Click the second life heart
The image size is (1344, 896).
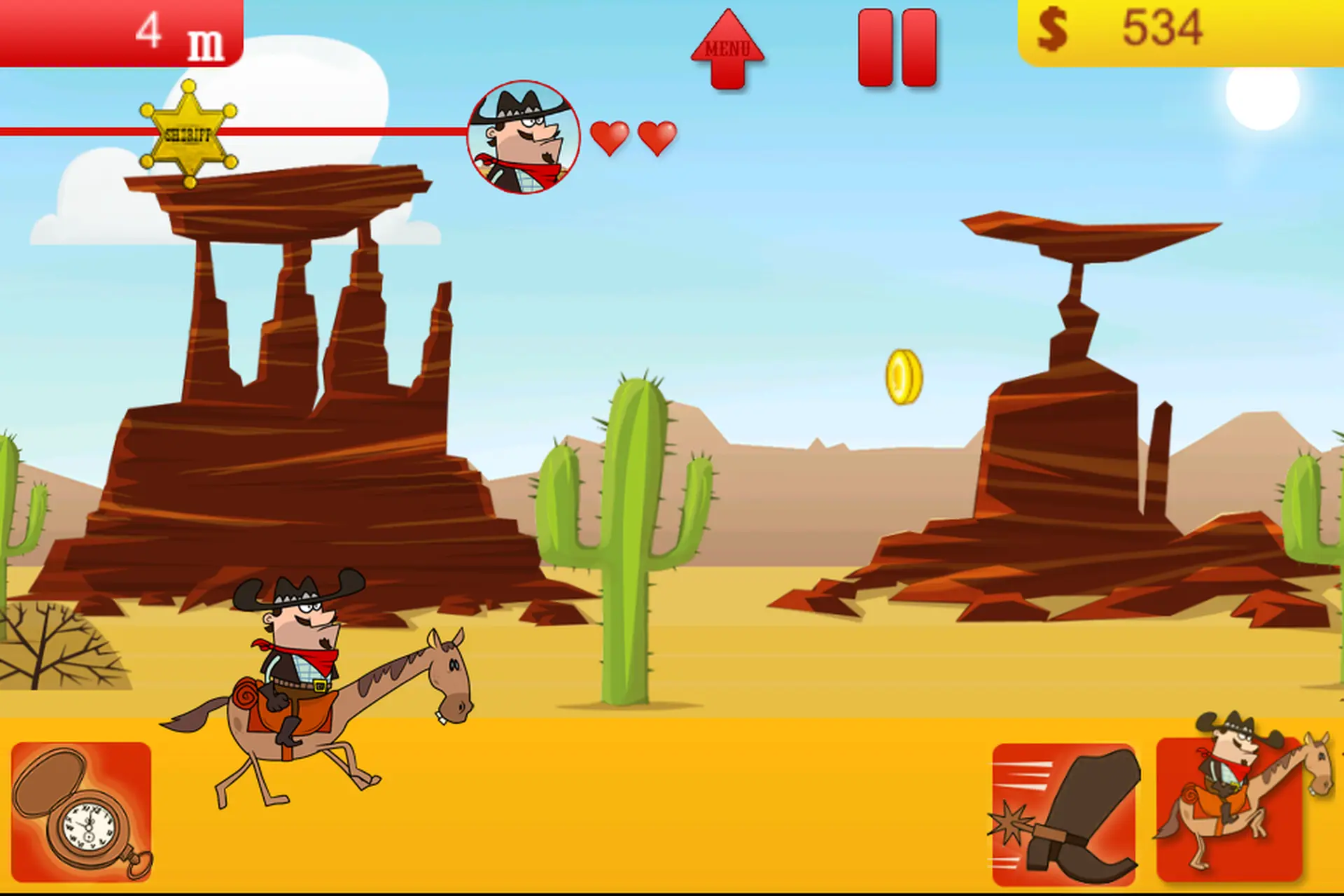click(x=656, y=136)
